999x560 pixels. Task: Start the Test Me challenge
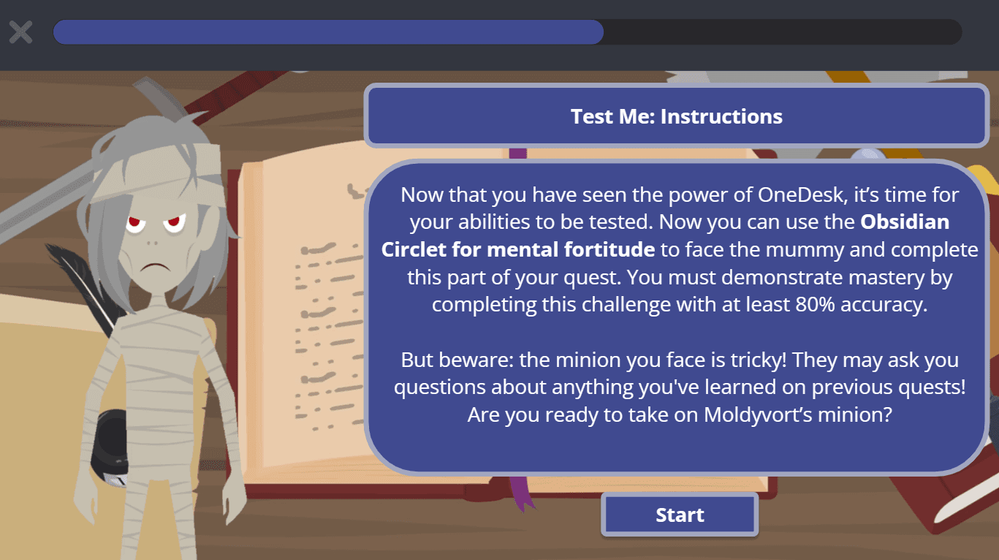coord(679,515)
